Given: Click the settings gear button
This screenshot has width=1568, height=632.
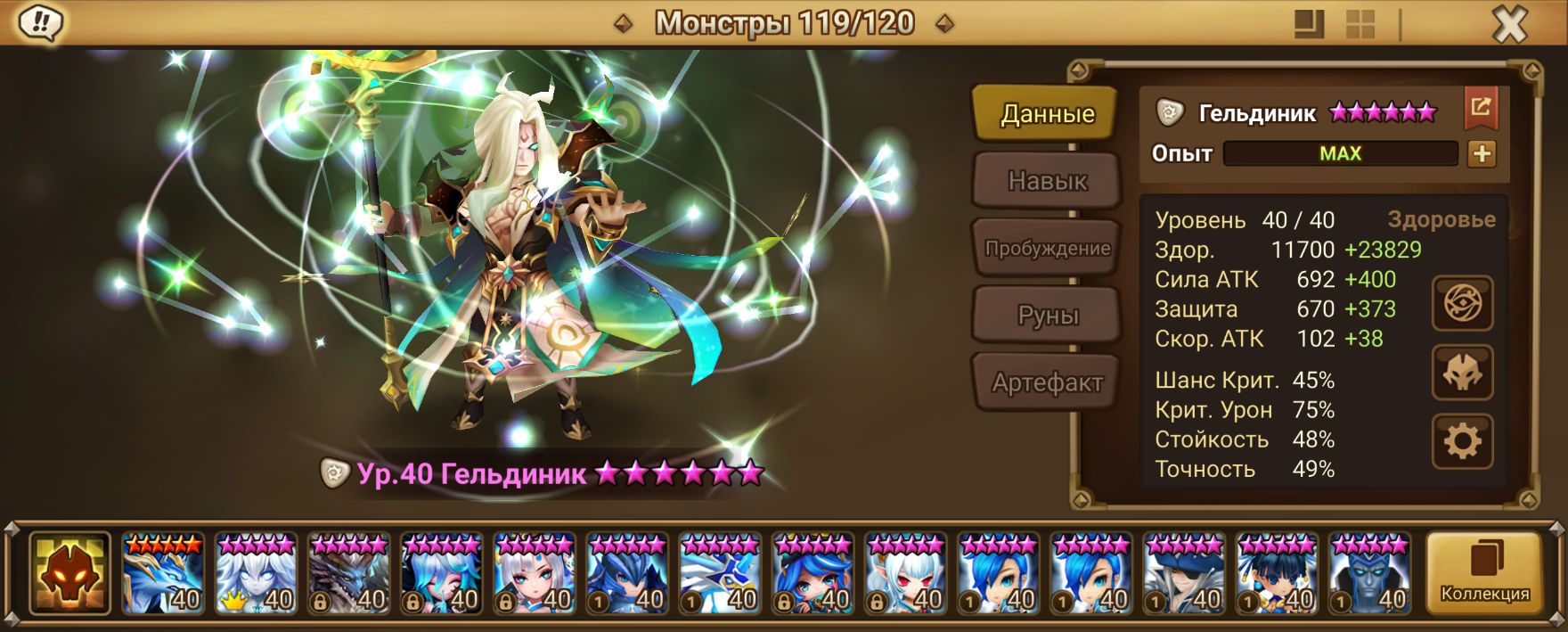Looking at the screenshot, I should coord(1462,441).
